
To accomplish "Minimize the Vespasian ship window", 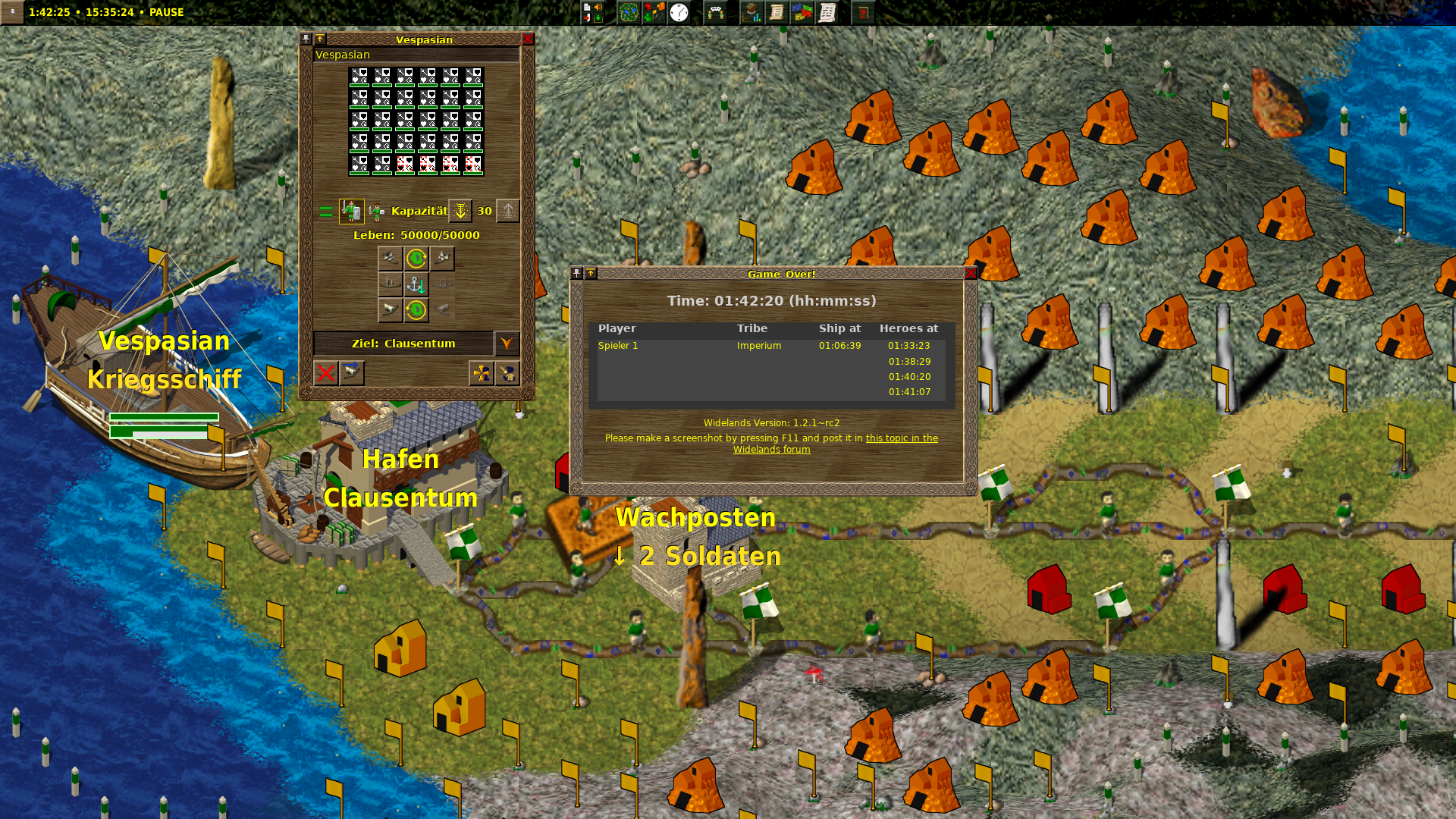I will [320, 39].
